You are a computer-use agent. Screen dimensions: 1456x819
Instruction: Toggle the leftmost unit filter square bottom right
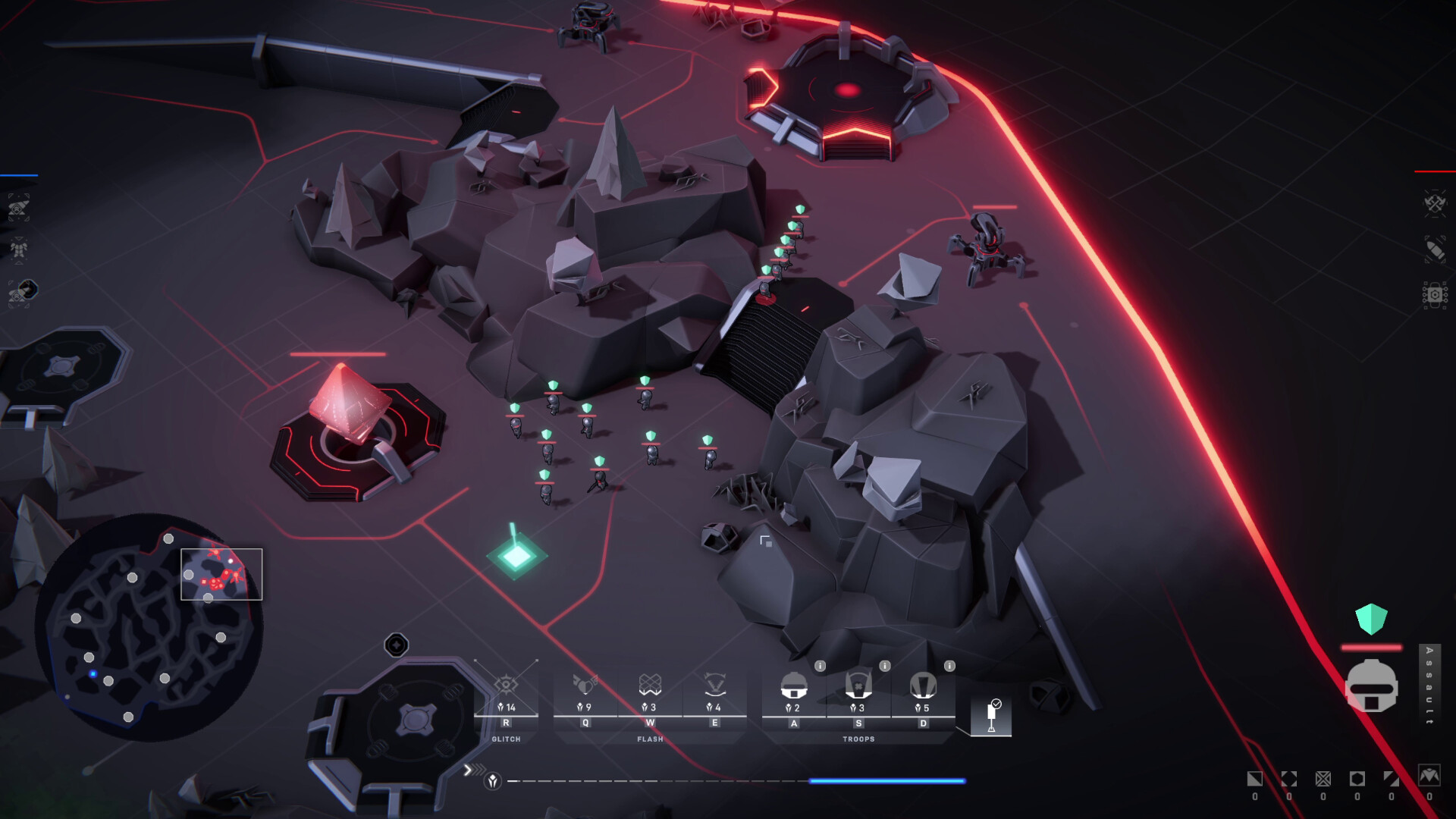1255,779
